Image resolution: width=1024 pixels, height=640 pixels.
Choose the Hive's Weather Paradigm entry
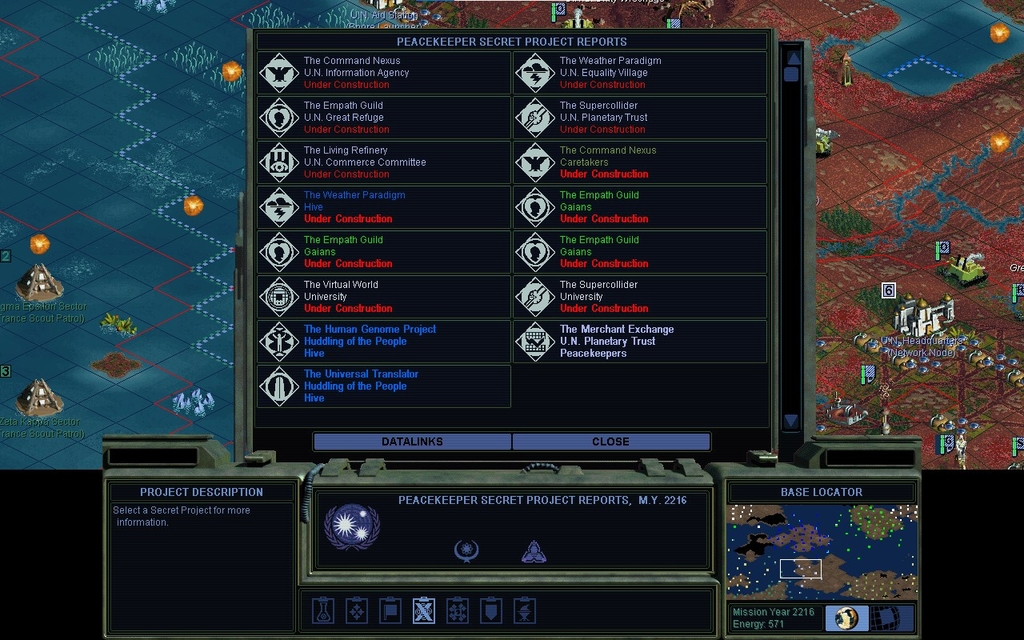click(x=384, y=207)
